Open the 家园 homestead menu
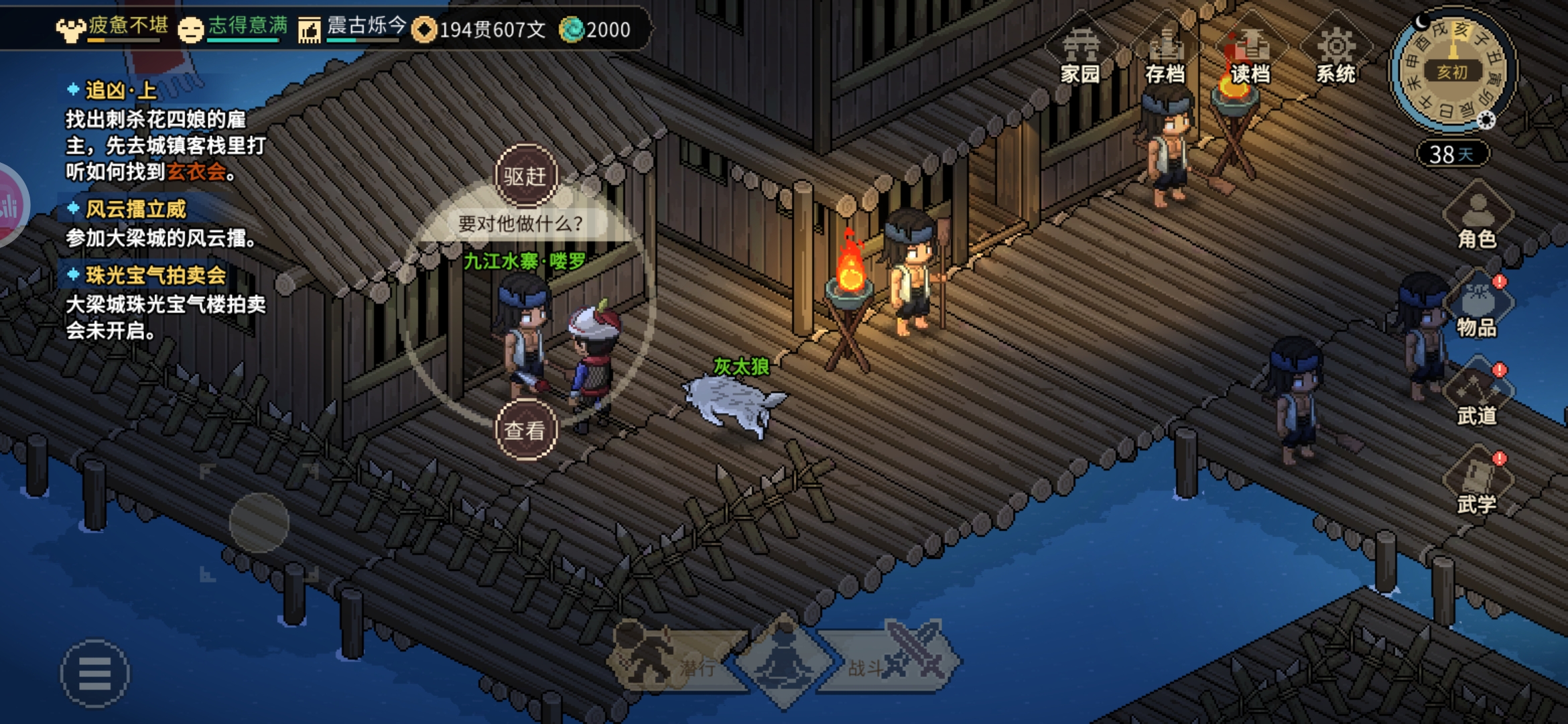The height and width of the screenshot is (724, 1568). [x=1080, y=55]
